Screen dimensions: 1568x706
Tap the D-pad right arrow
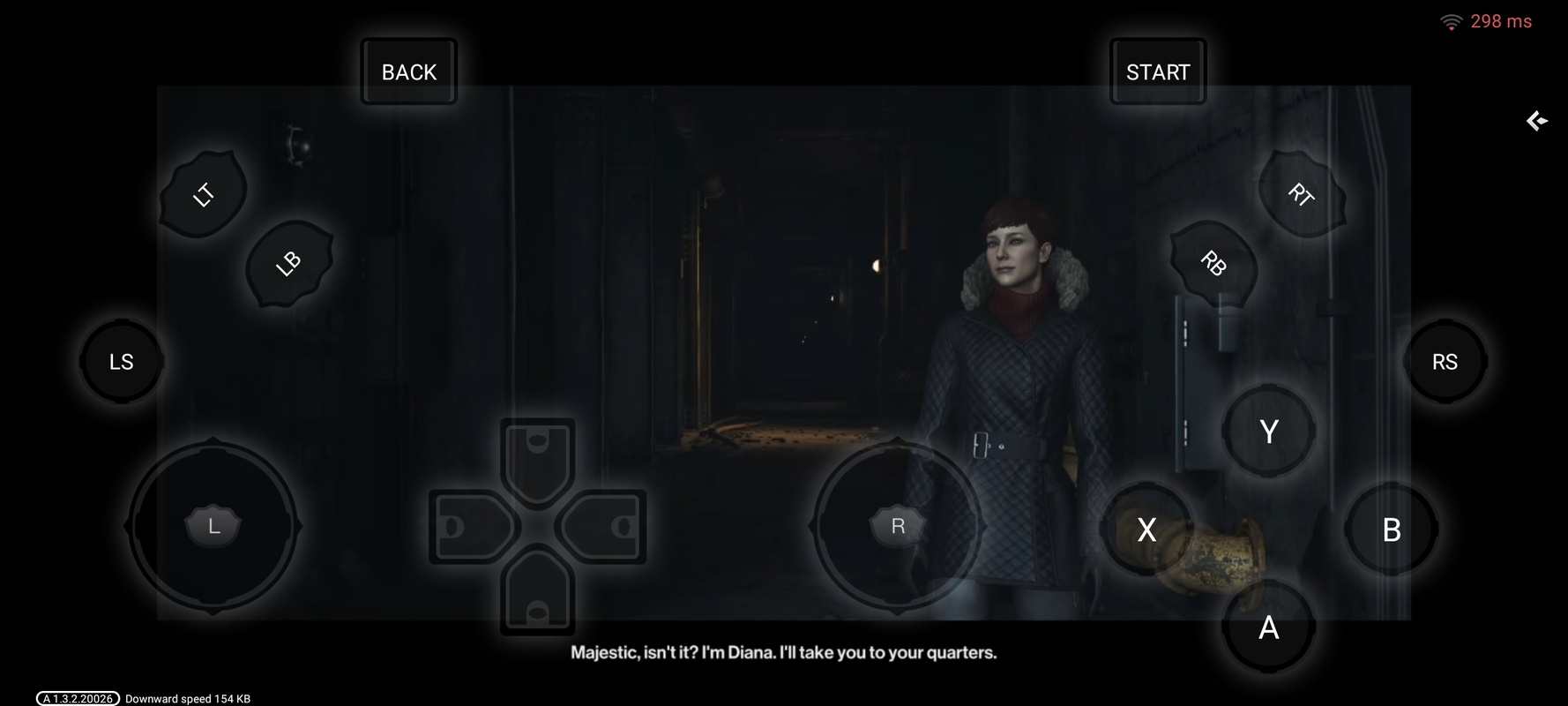click(607, 527)
